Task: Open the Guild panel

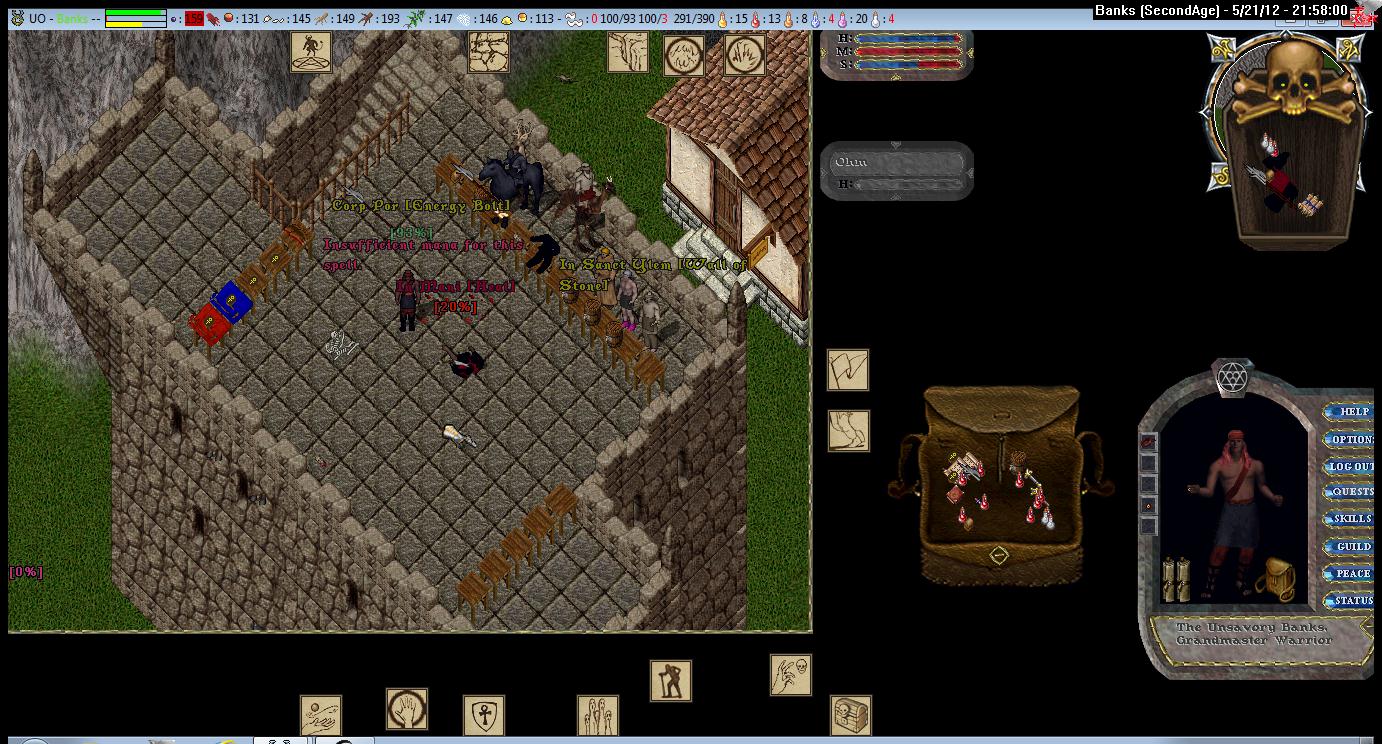Action: point(1352,547)
